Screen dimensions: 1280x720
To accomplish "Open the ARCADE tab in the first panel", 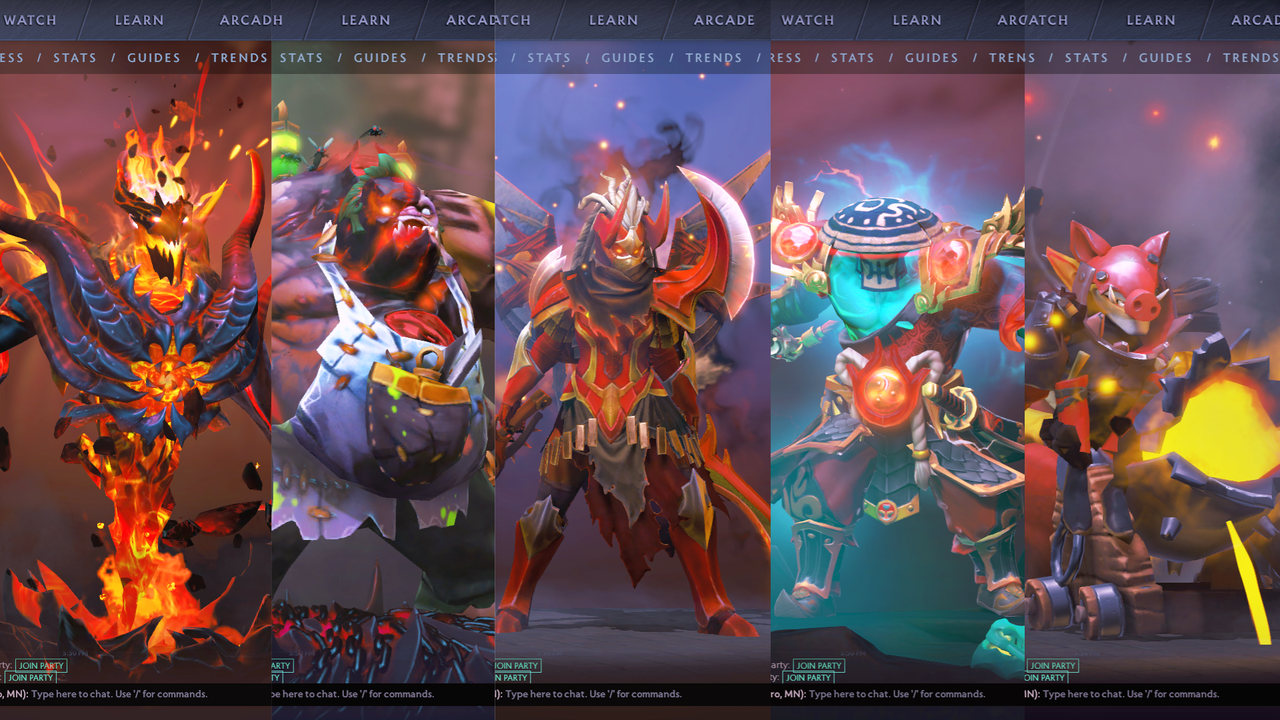I will click(x=250, y=19).
